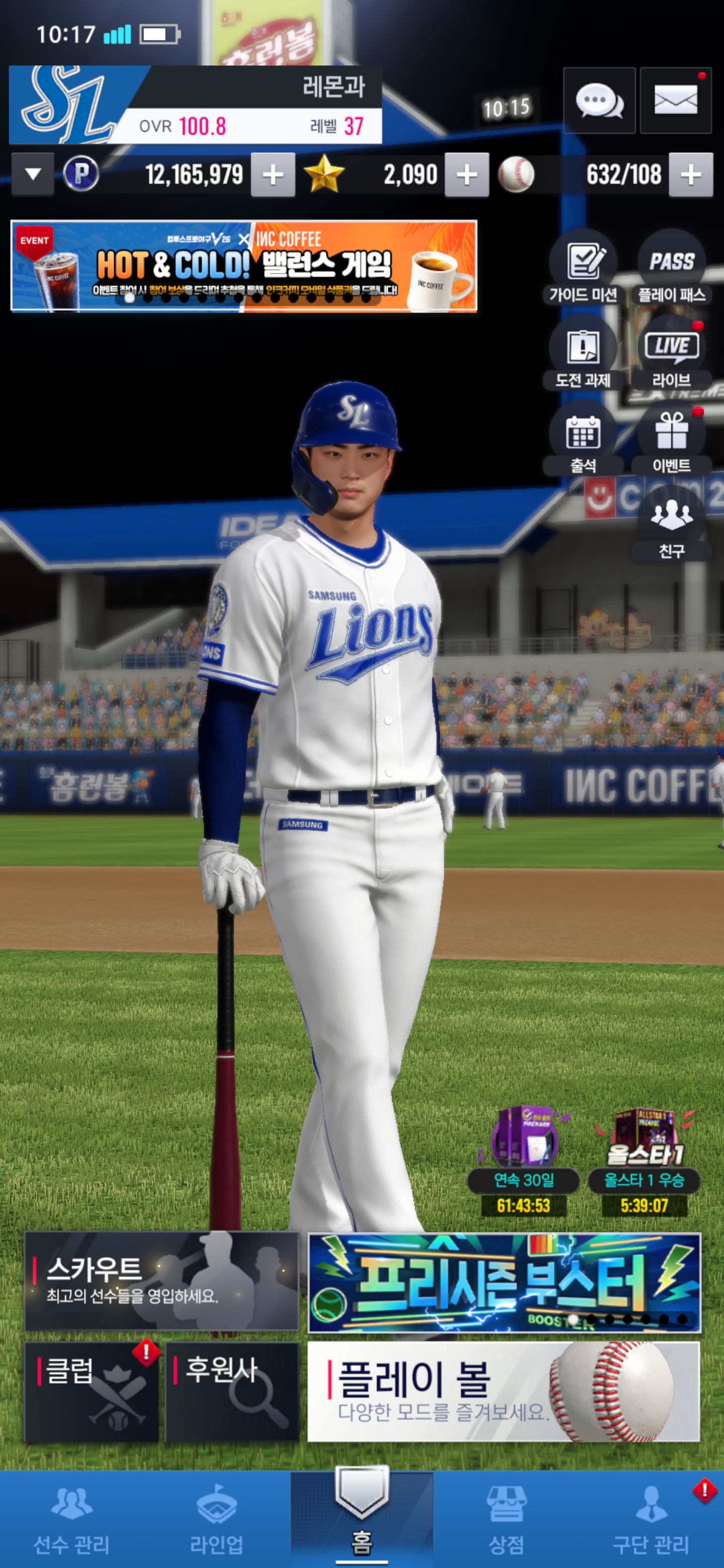This screenshot has width=724, height=1568.
Task: Open the HOT & COLD balance game banner
Action: tap(243, 266)
